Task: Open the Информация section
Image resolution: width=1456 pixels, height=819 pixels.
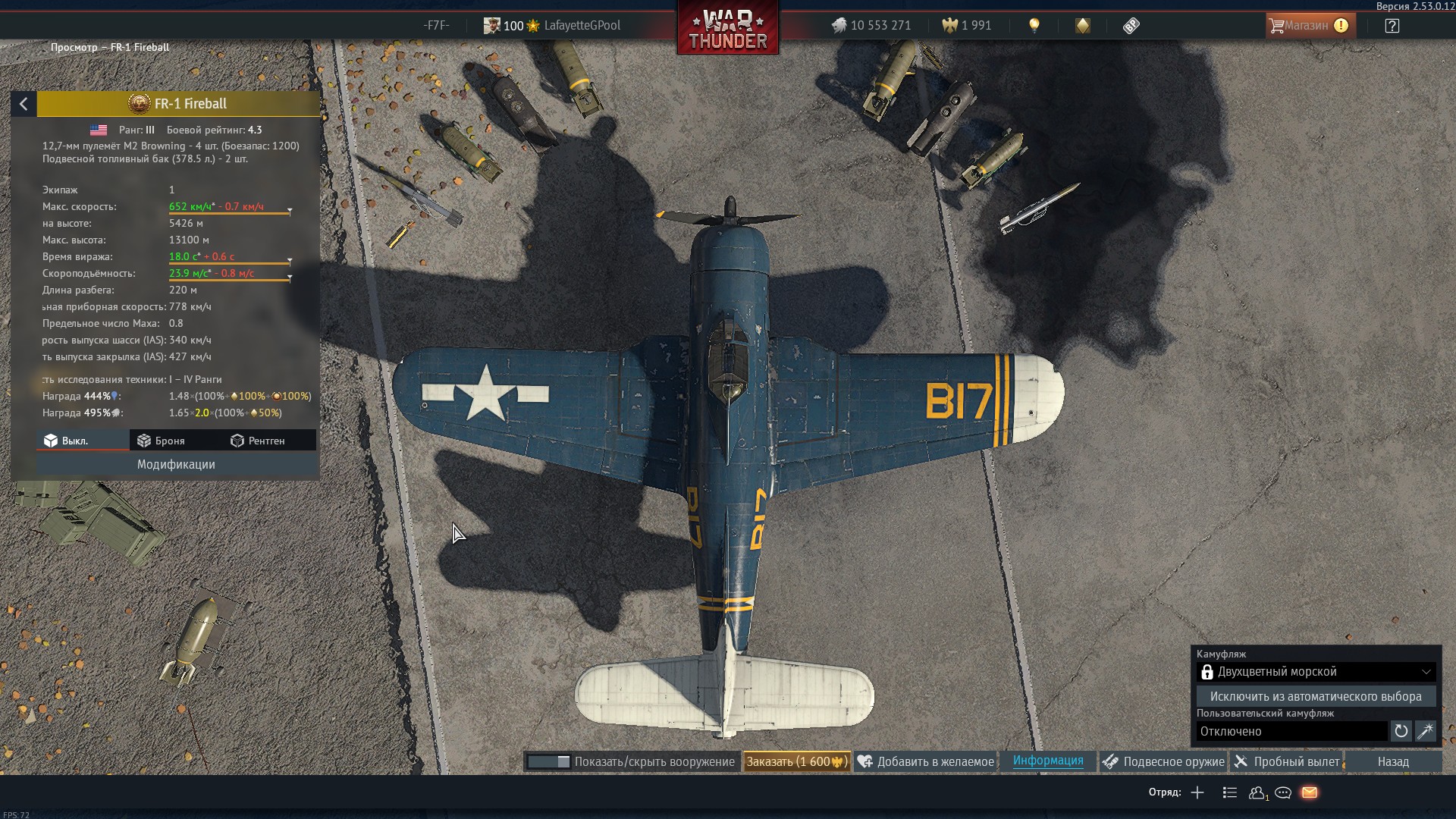Action: click(x=1048, y=761)
